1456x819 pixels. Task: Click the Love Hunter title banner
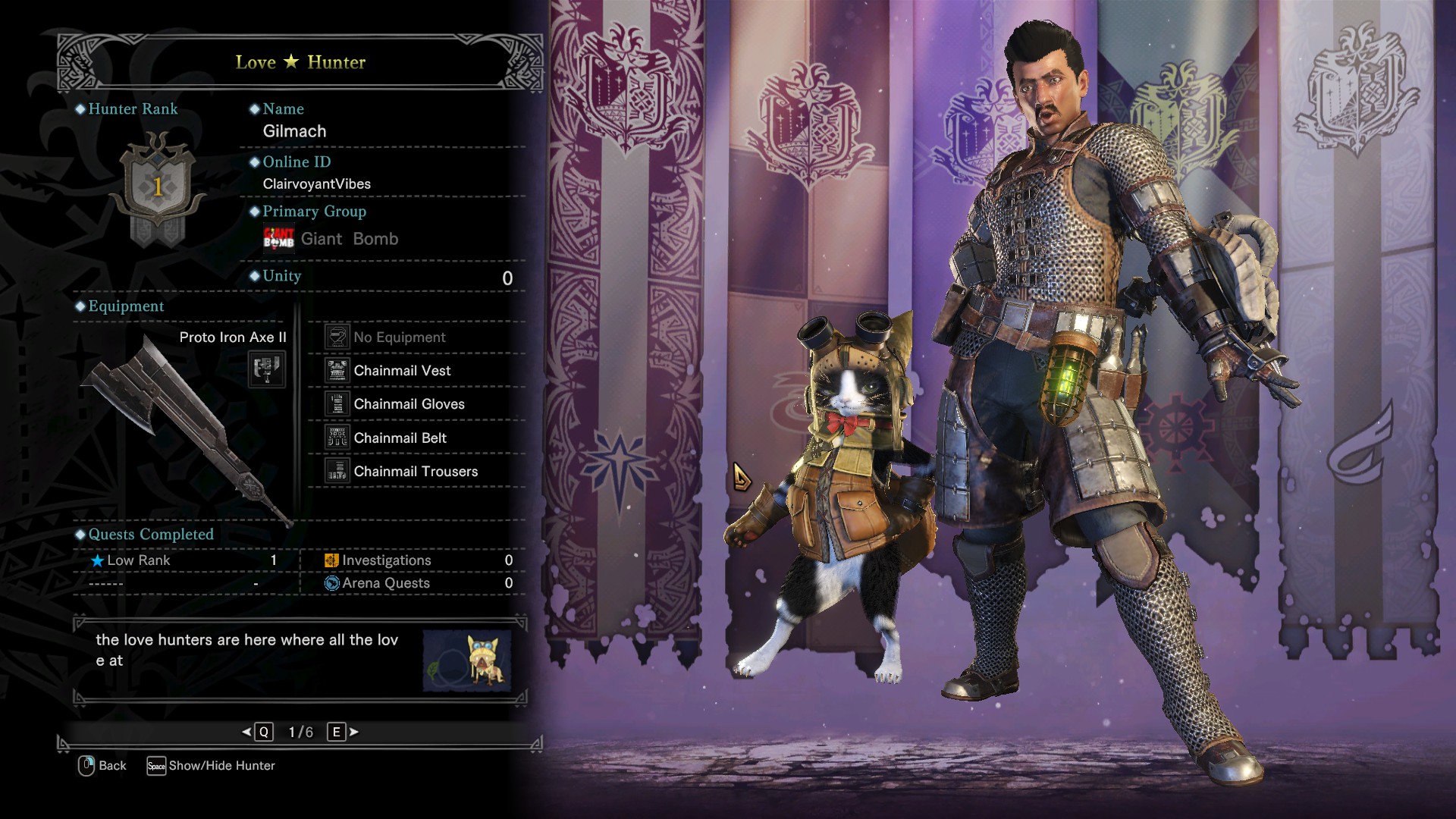tap(300, 62)
